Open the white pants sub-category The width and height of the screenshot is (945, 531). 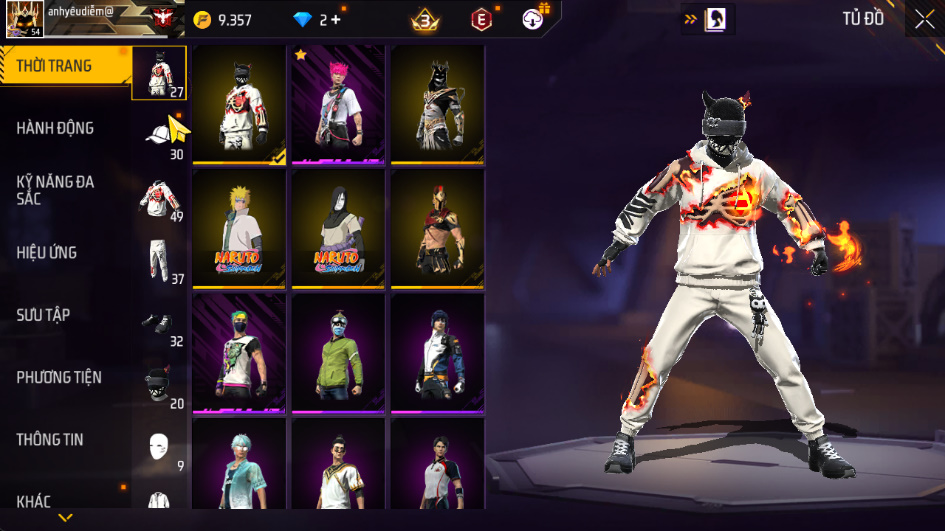pos(160,260)
